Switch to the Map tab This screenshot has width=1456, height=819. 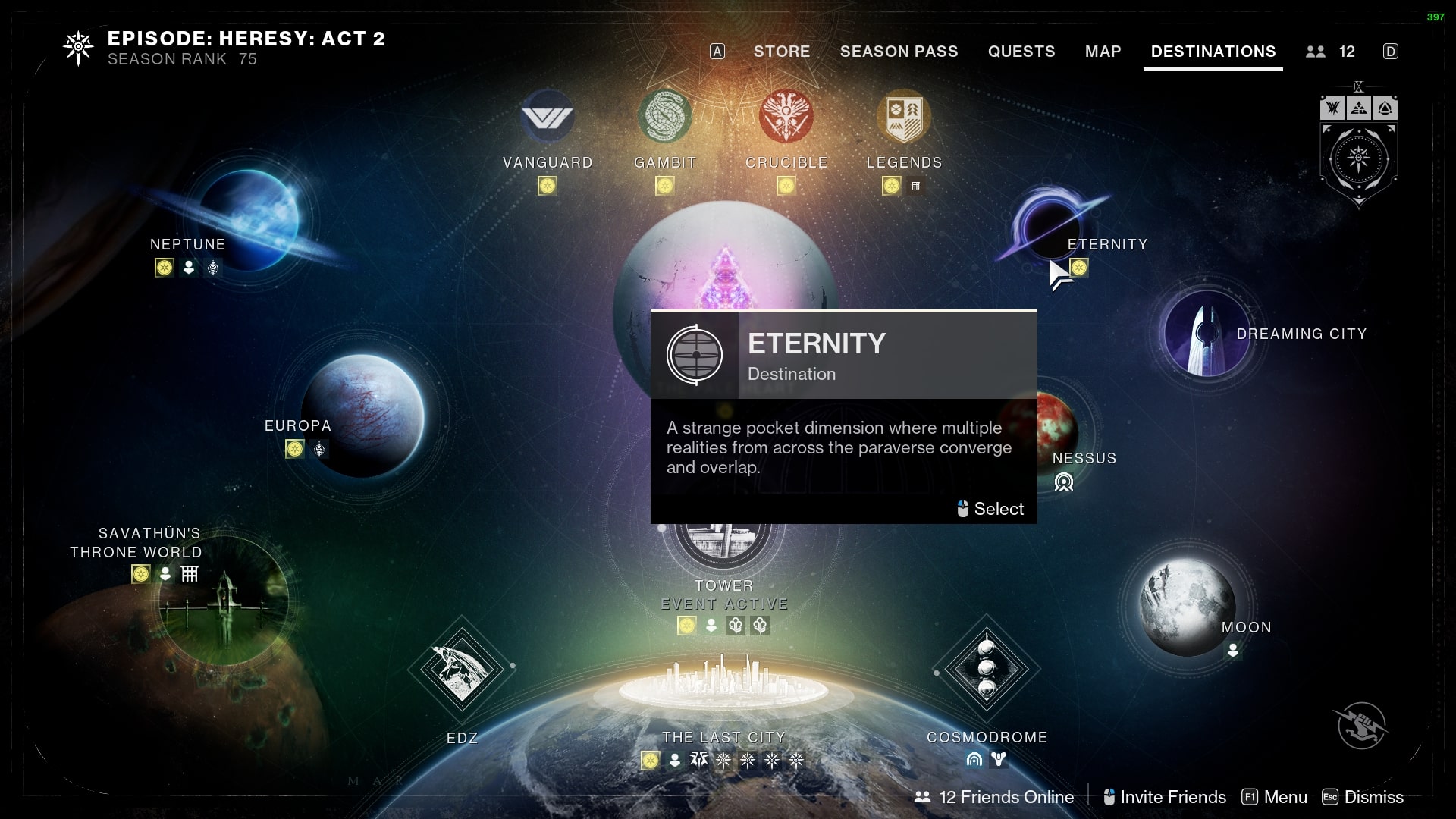1103,52
